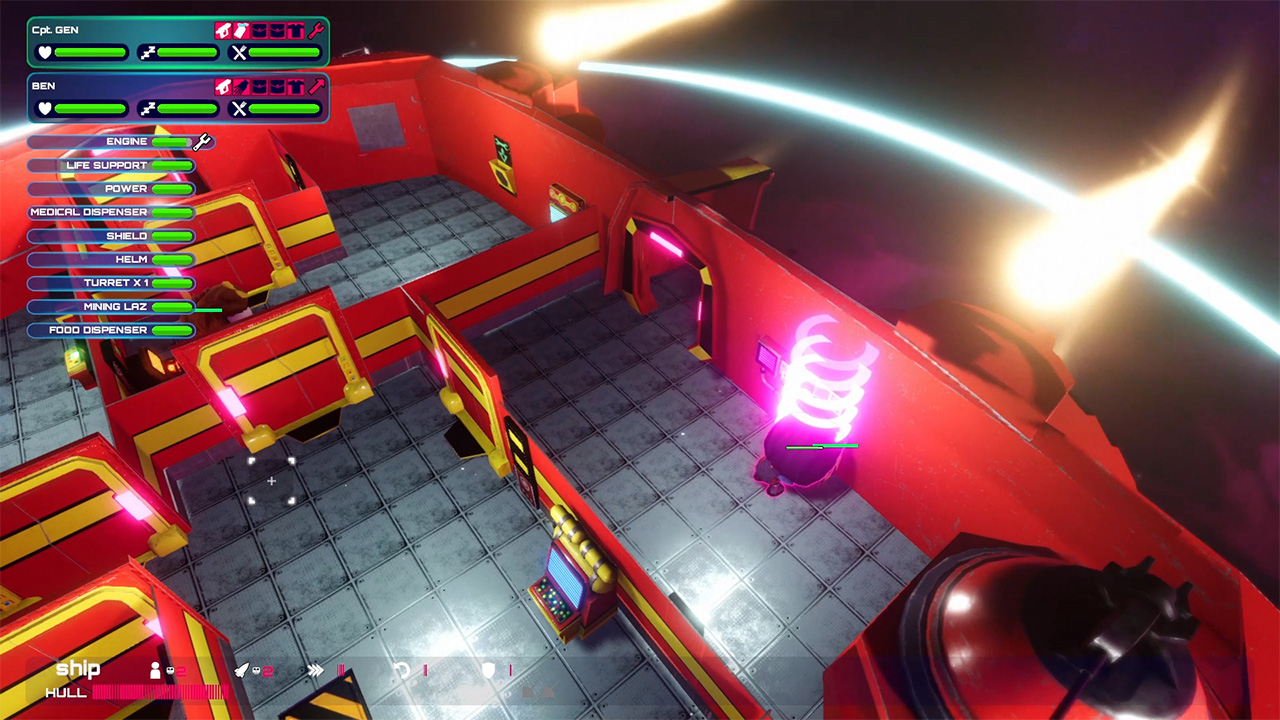Select the HELM system row
This screenshot has height=720, width=1280.
pos(112,260)
